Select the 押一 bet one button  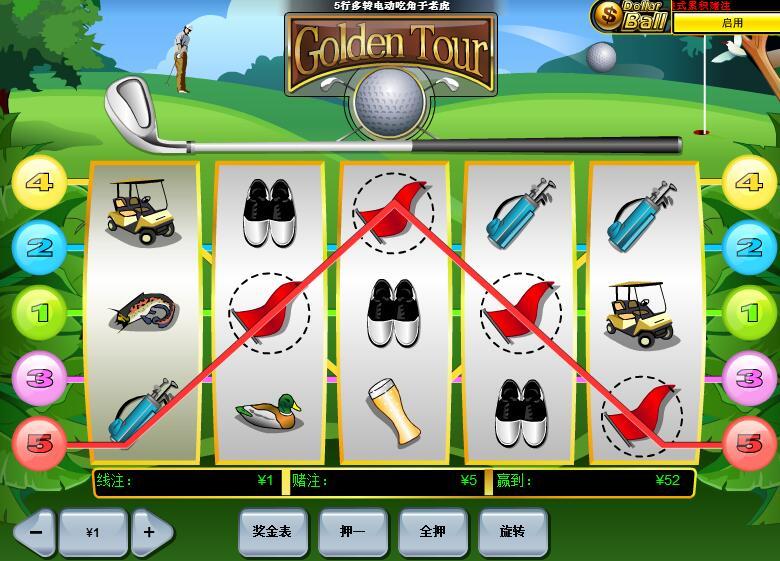pyautogui.click(x=352, y=532)
